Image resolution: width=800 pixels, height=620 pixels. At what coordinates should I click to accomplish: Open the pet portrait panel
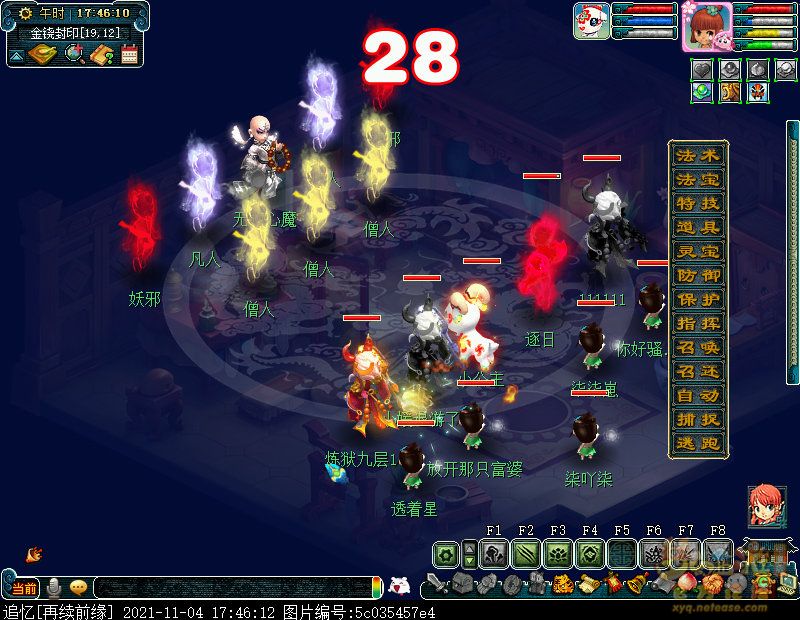[x=592, y=21]
